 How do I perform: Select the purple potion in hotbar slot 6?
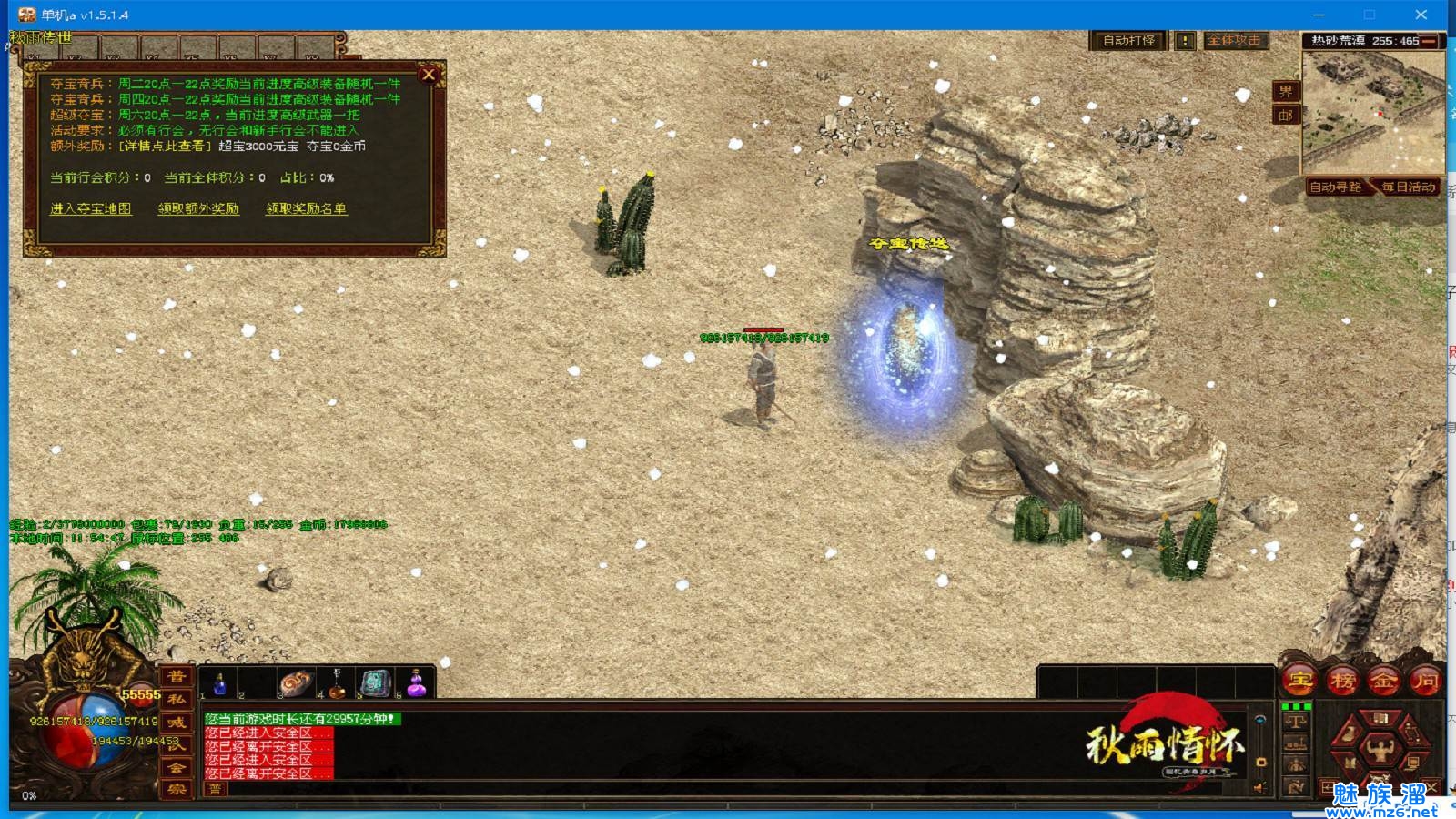pyautogui.click(x=416, y=683)
